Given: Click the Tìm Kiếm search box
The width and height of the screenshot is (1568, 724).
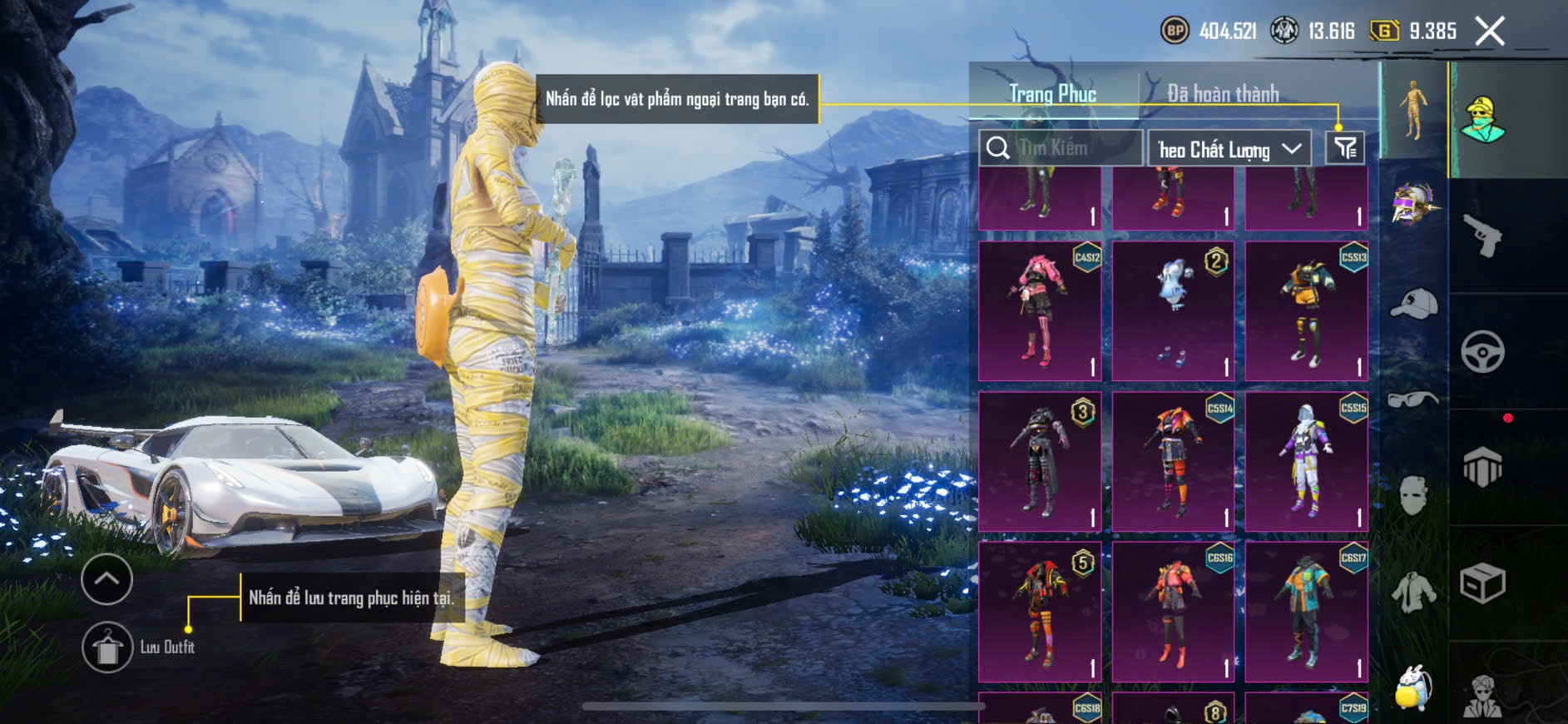Looking at the screenshot, I should point(1060,148).
